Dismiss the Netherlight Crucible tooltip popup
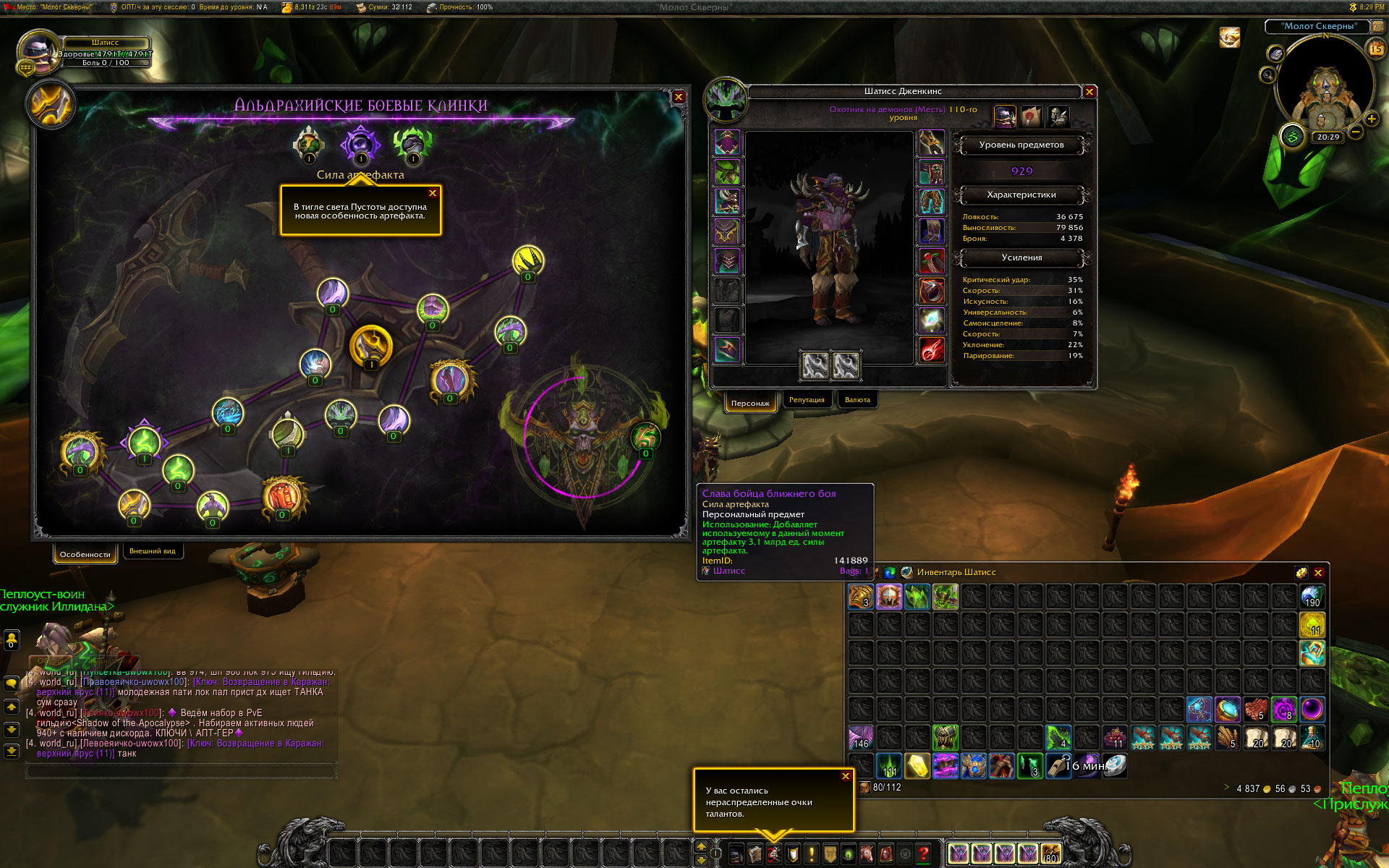Viewport: 1389px width, 868px height. [433, 193]
